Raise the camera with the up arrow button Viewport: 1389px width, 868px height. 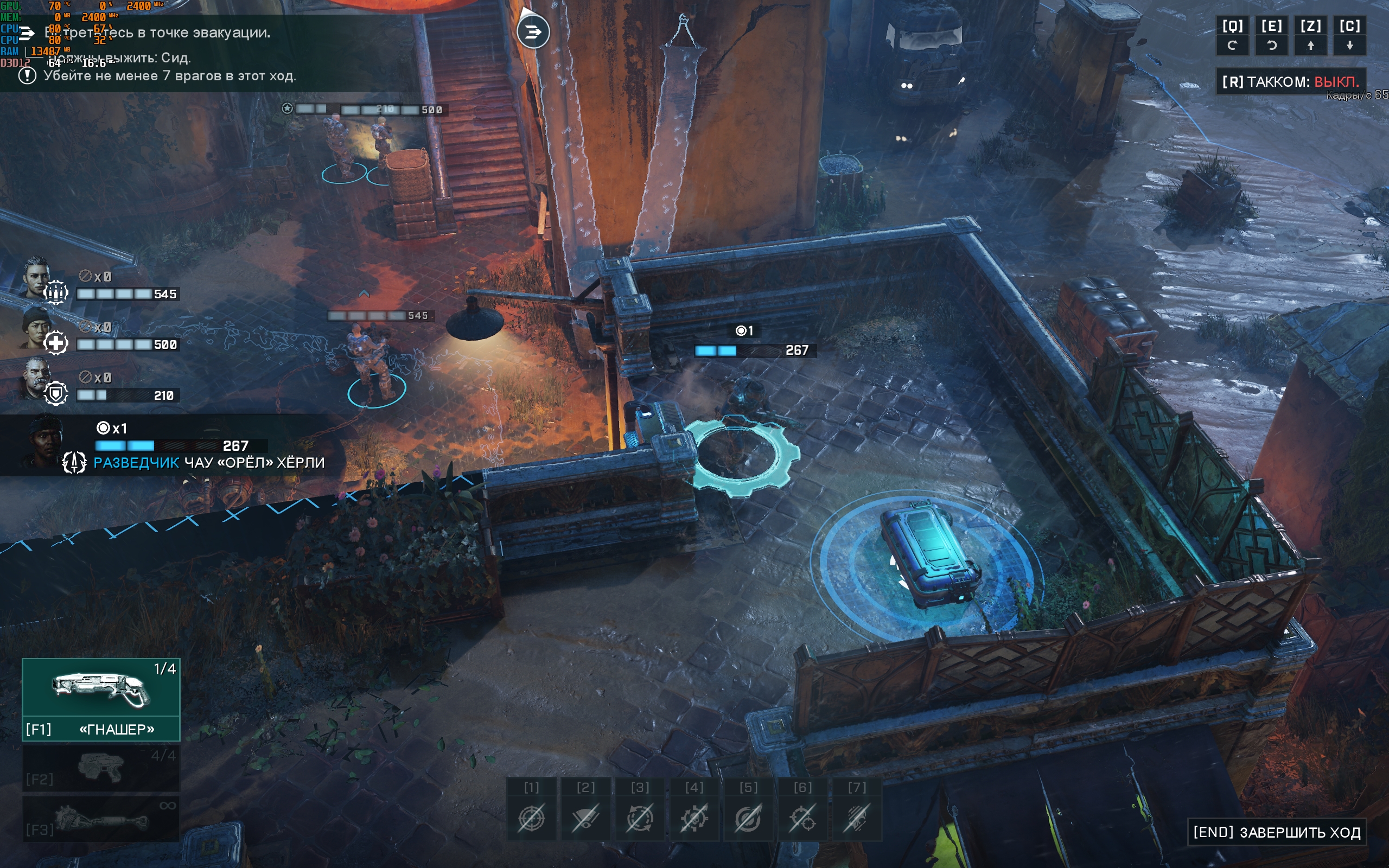(x=1310, y=36)
